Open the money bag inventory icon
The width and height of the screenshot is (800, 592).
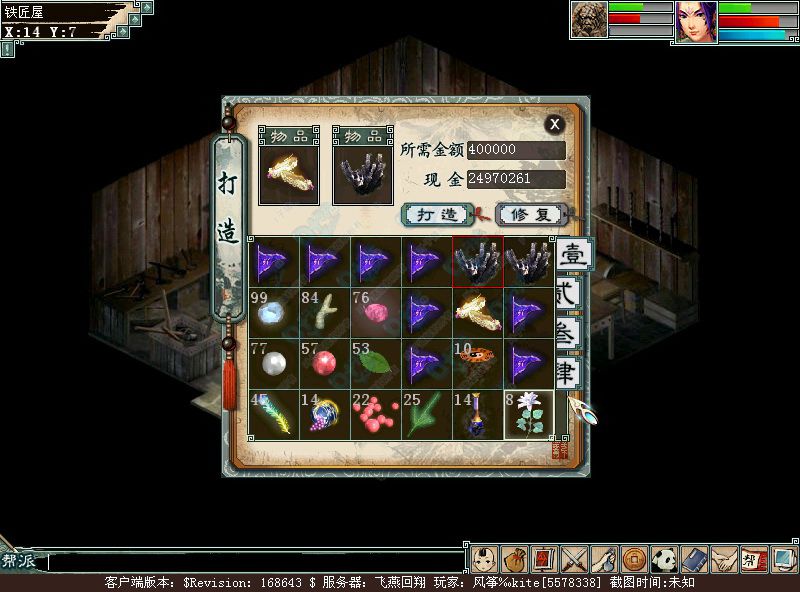(515, 558)
